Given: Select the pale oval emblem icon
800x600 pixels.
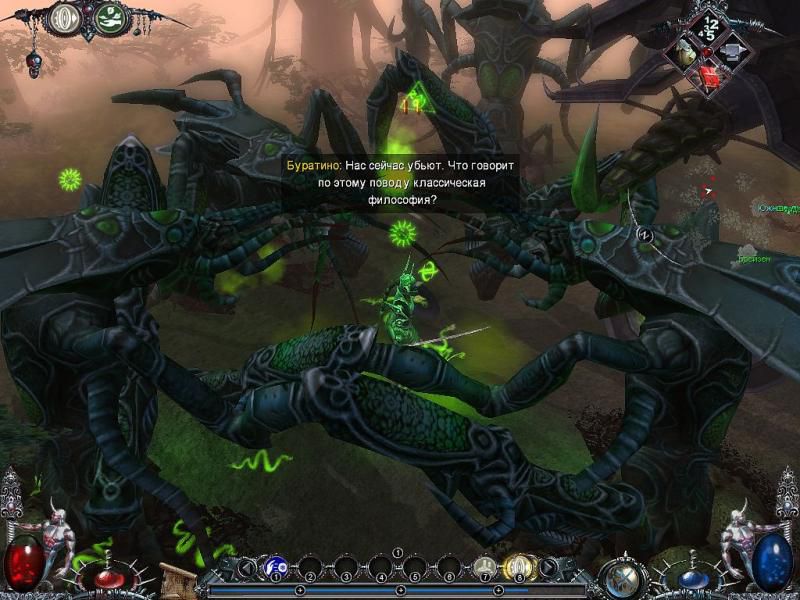Looking at the screenshot, I should 66,18.
